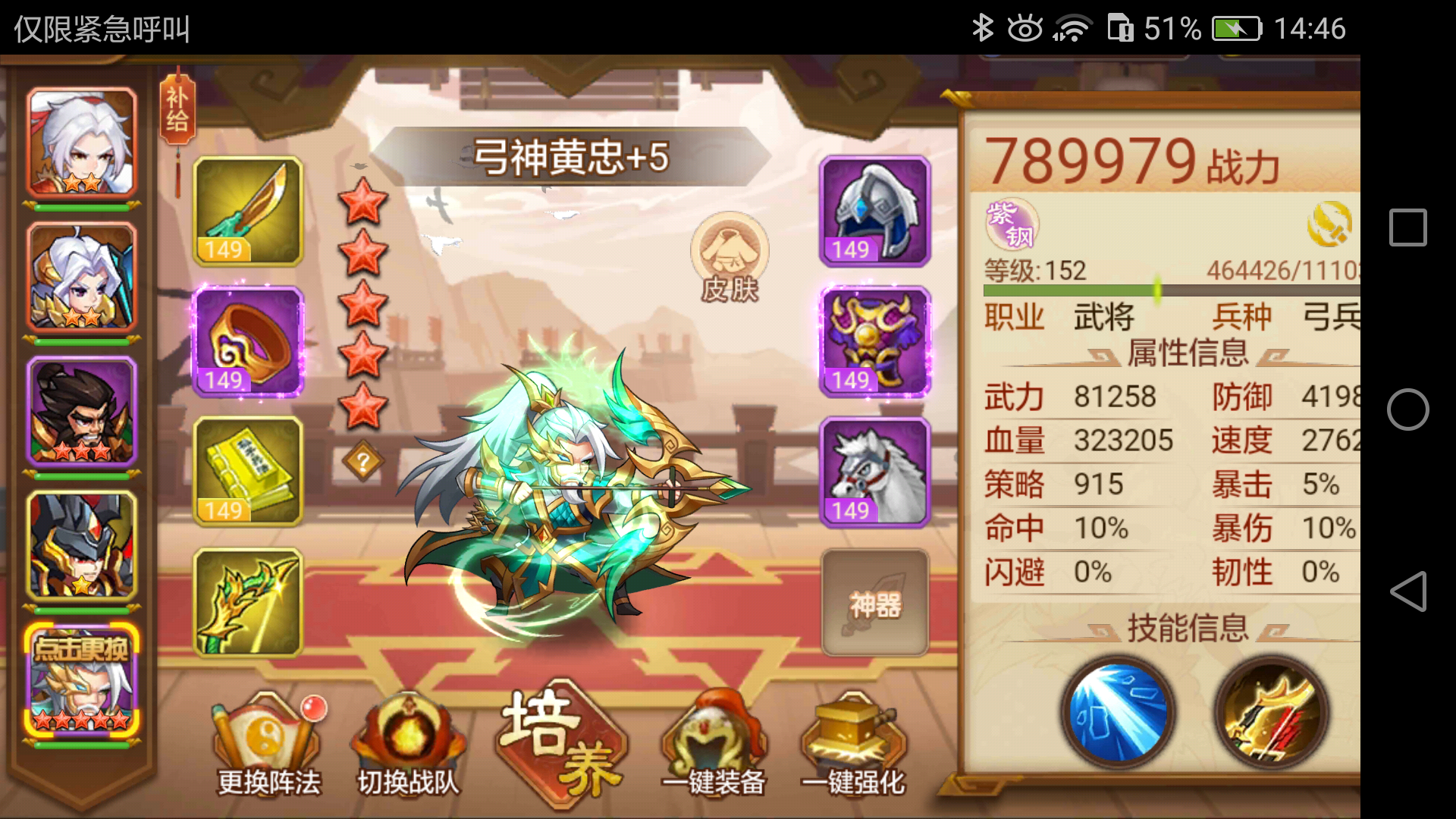Click the mystery question mark star slot
This screenshot has width=1456, height=819.
click(364, 461)
